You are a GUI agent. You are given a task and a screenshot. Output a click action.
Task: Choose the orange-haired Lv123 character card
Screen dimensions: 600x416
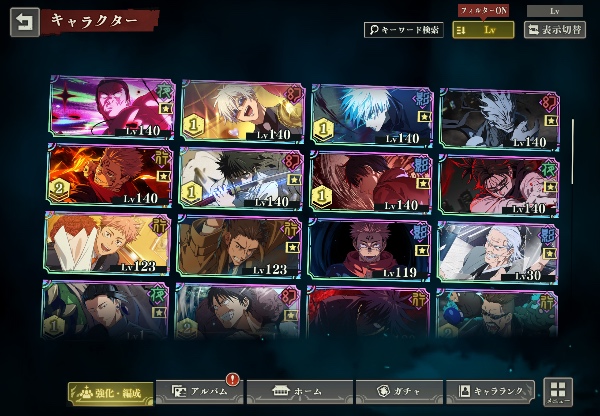pos(104,245)
